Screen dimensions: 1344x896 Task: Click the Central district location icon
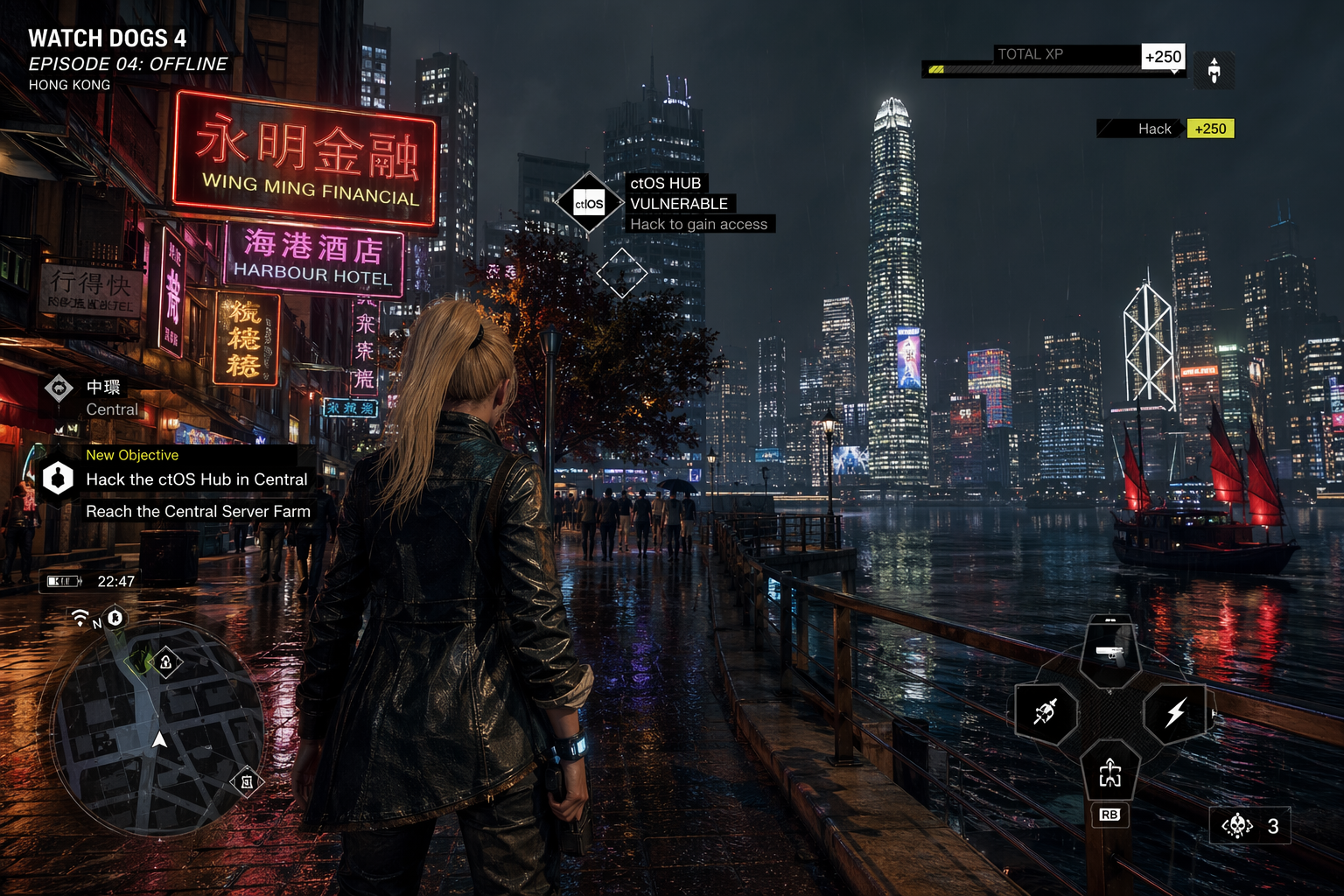click(59, 388)
